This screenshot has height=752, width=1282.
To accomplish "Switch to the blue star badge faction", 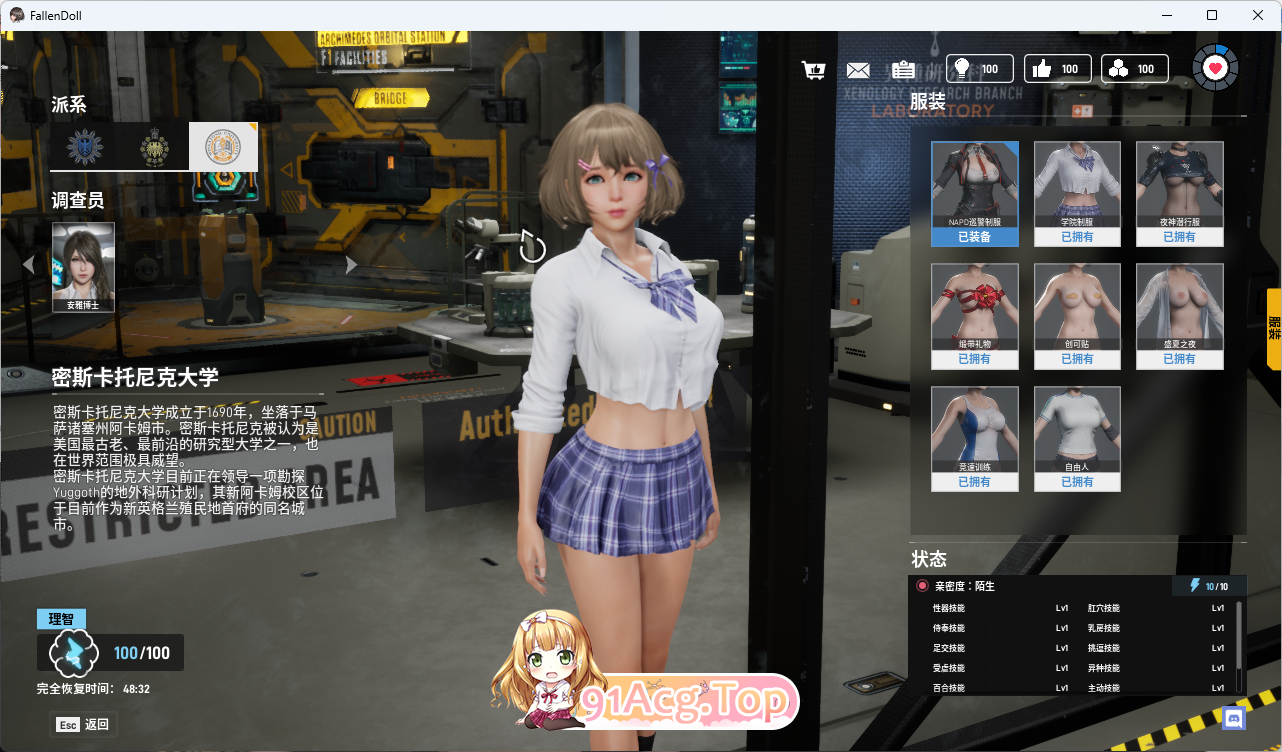I will point(85,148).
